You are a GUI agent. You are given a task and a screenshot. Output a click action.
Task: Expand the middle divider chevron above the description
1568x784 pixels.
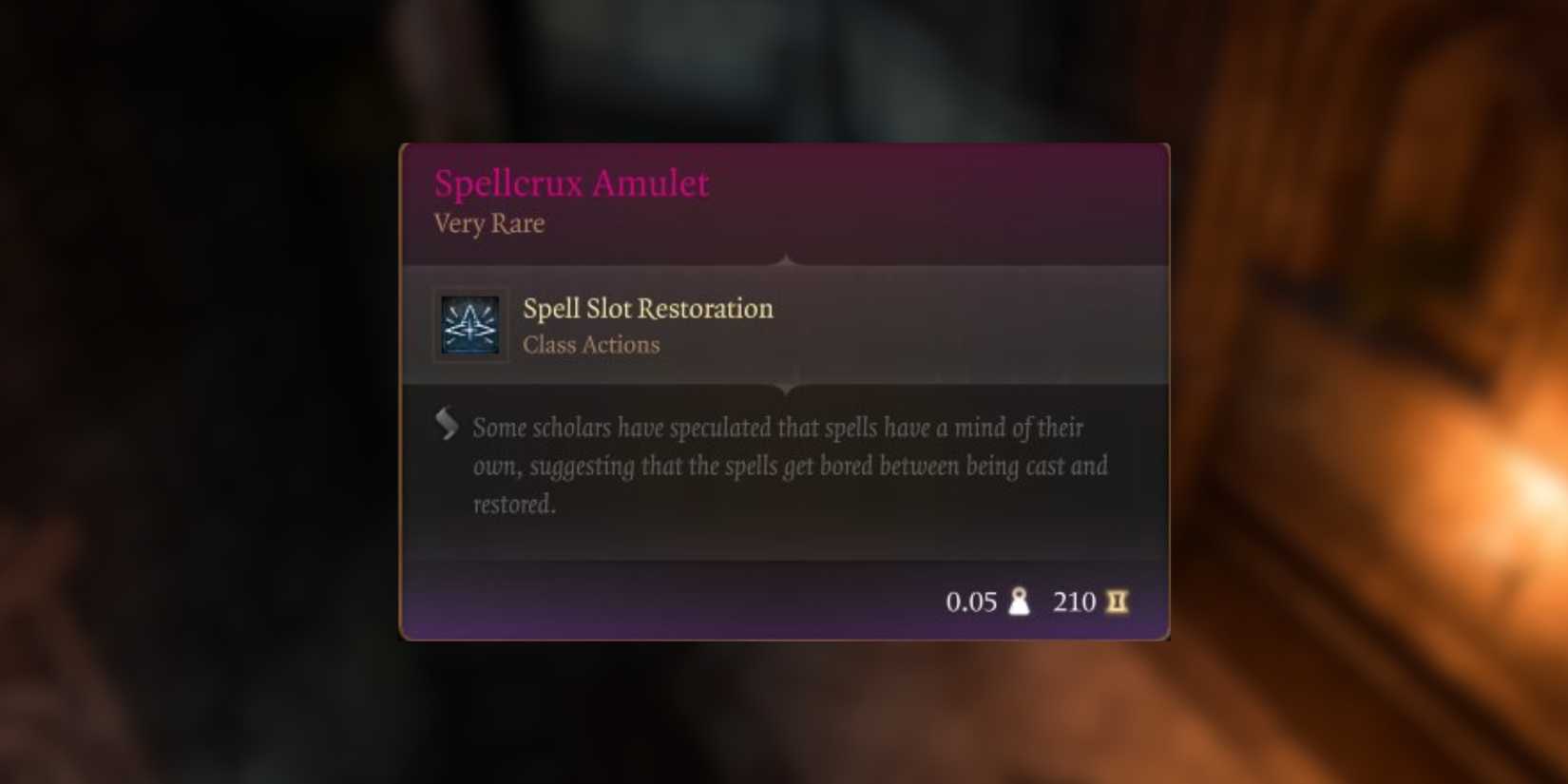click(785, 387)
